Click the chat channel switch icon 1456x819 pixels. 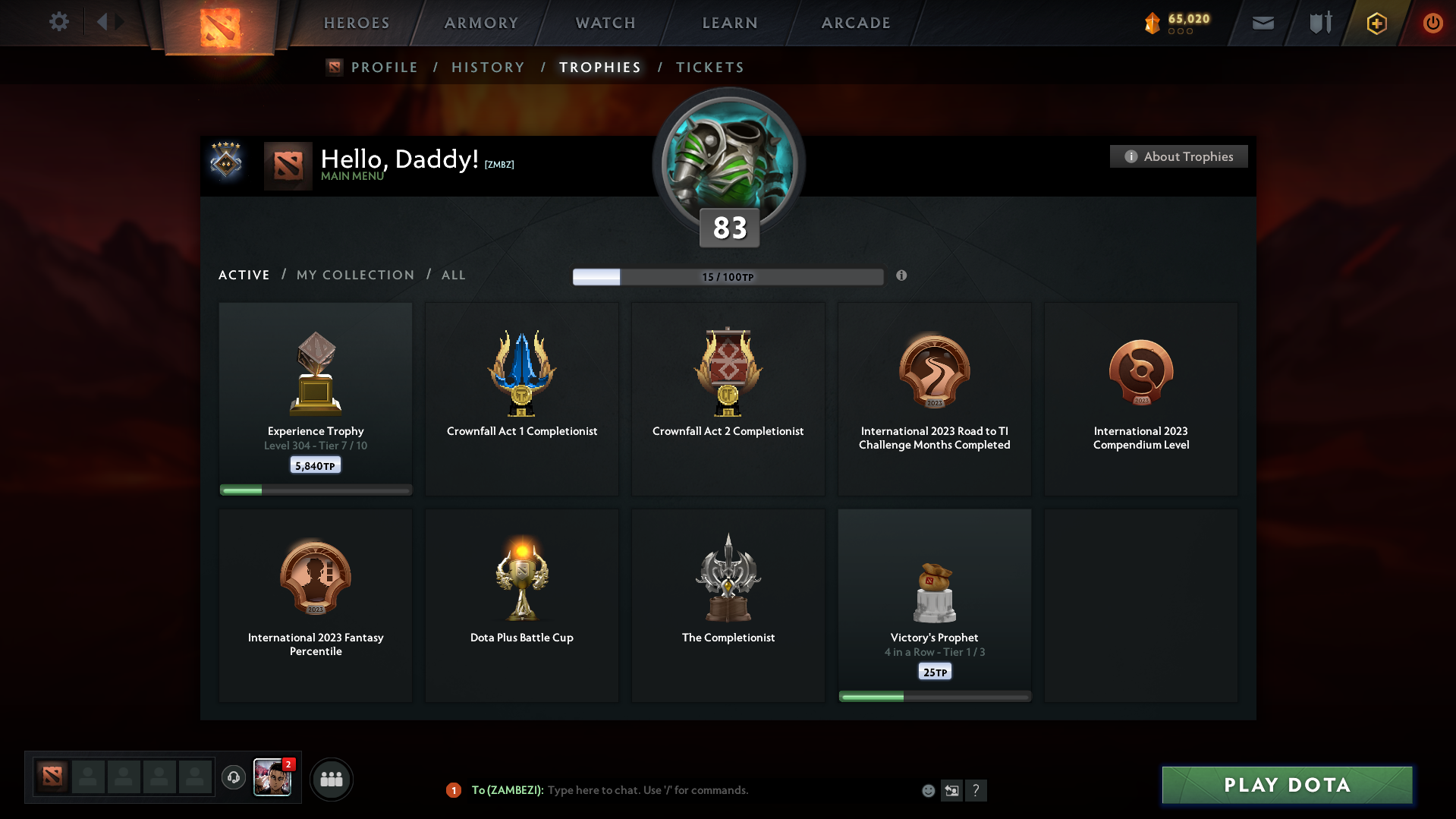(951, 790)
